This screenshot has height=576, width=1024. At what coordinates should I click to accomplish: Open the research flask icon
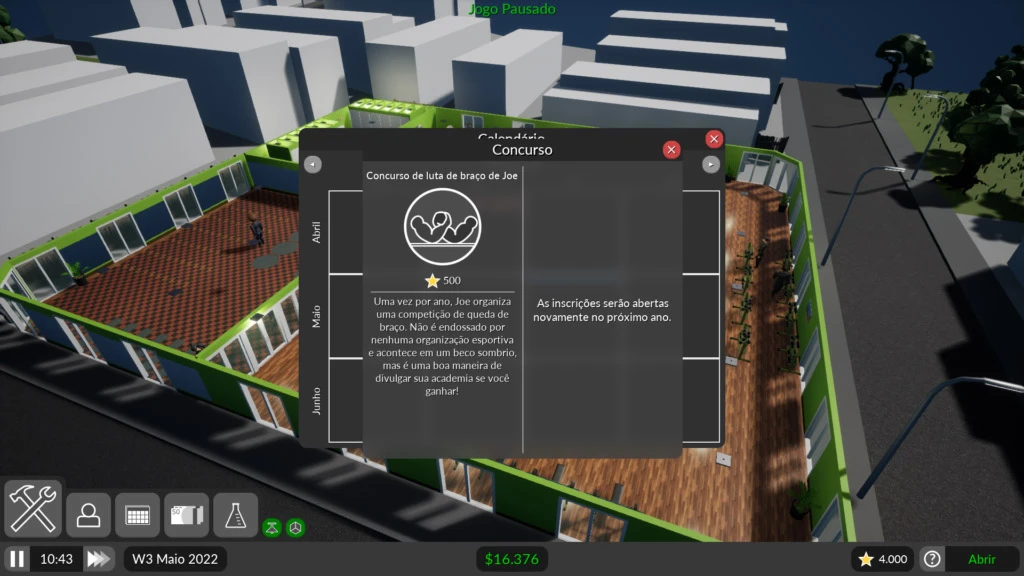(x=236, y=515)
